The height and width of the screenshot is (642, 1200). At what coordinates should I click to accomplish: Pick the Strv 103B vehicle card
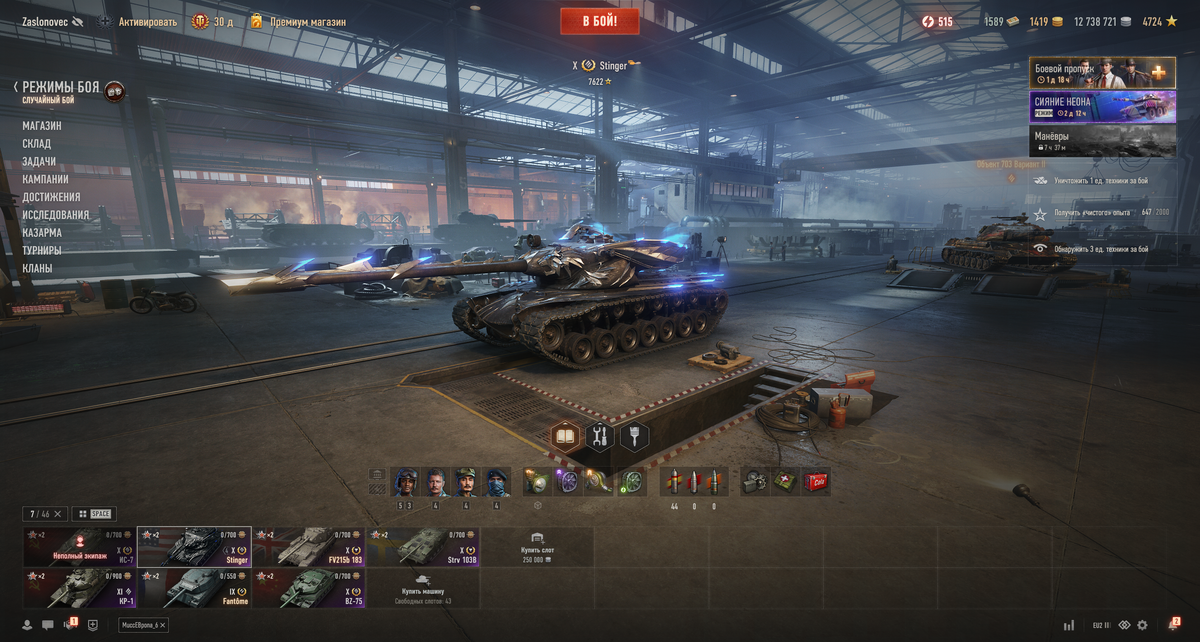pos(423,547)
